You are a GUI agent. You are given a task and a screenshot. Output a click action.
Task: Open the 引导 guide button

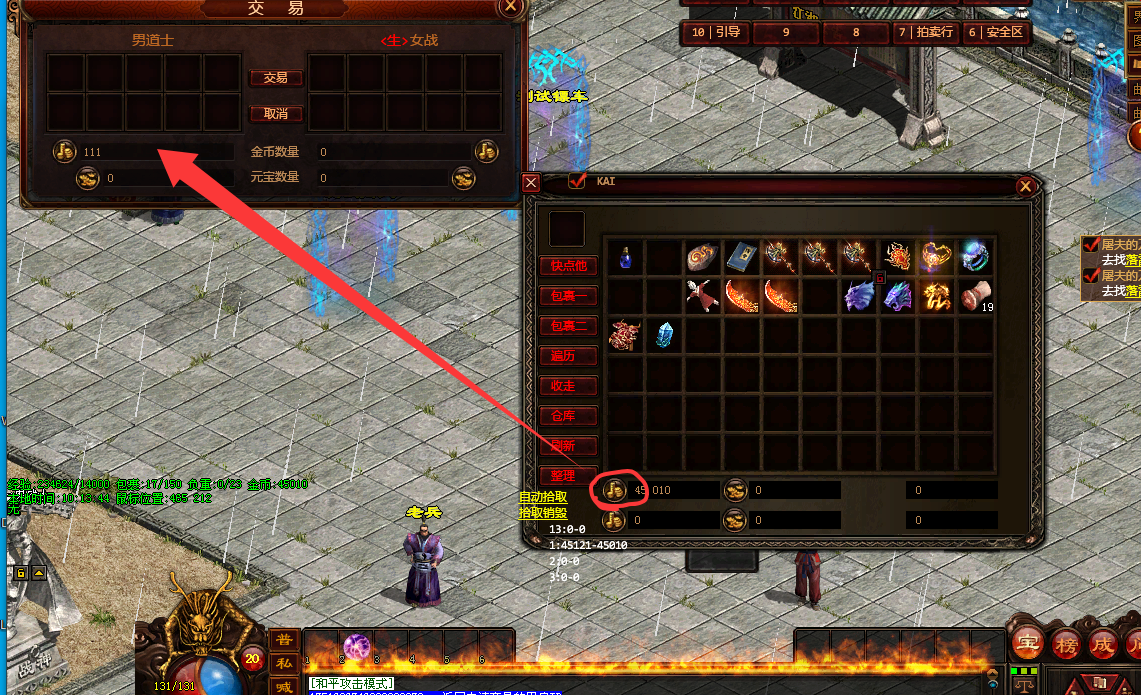(716, 32)
